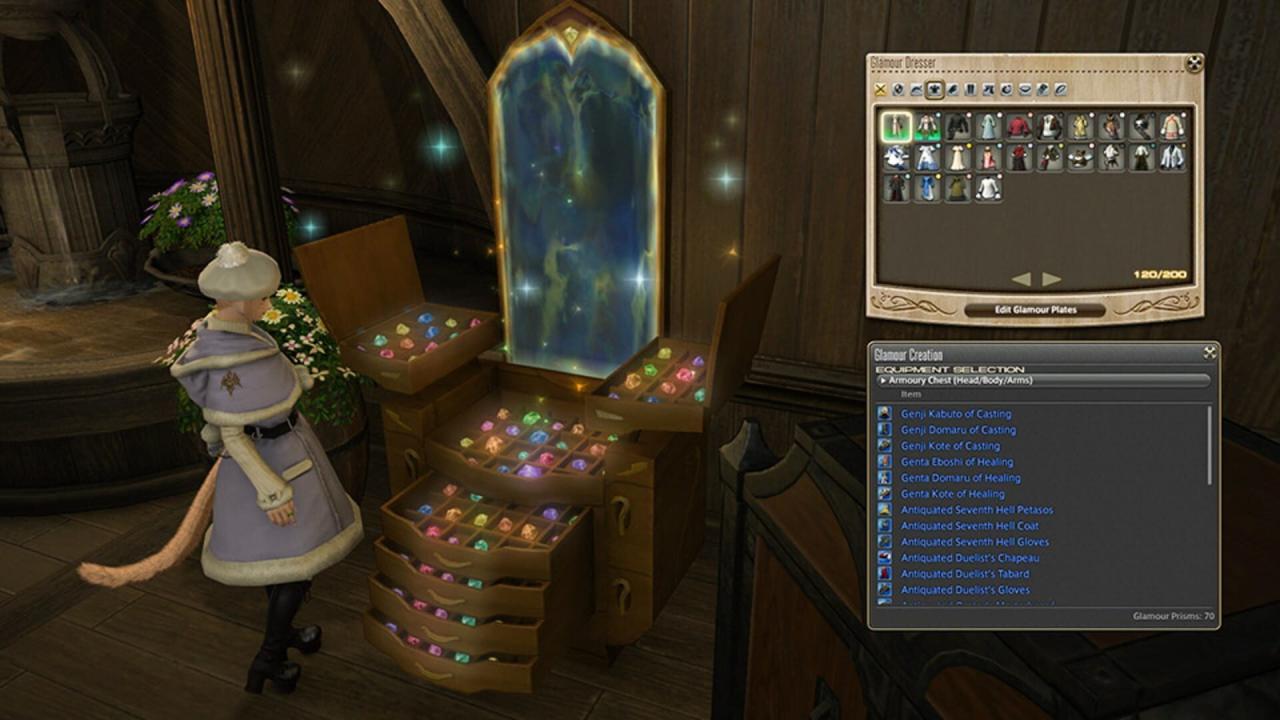
Task: Pick Antiquated Seventh Hell Petasos
Action: pos(976,510)
